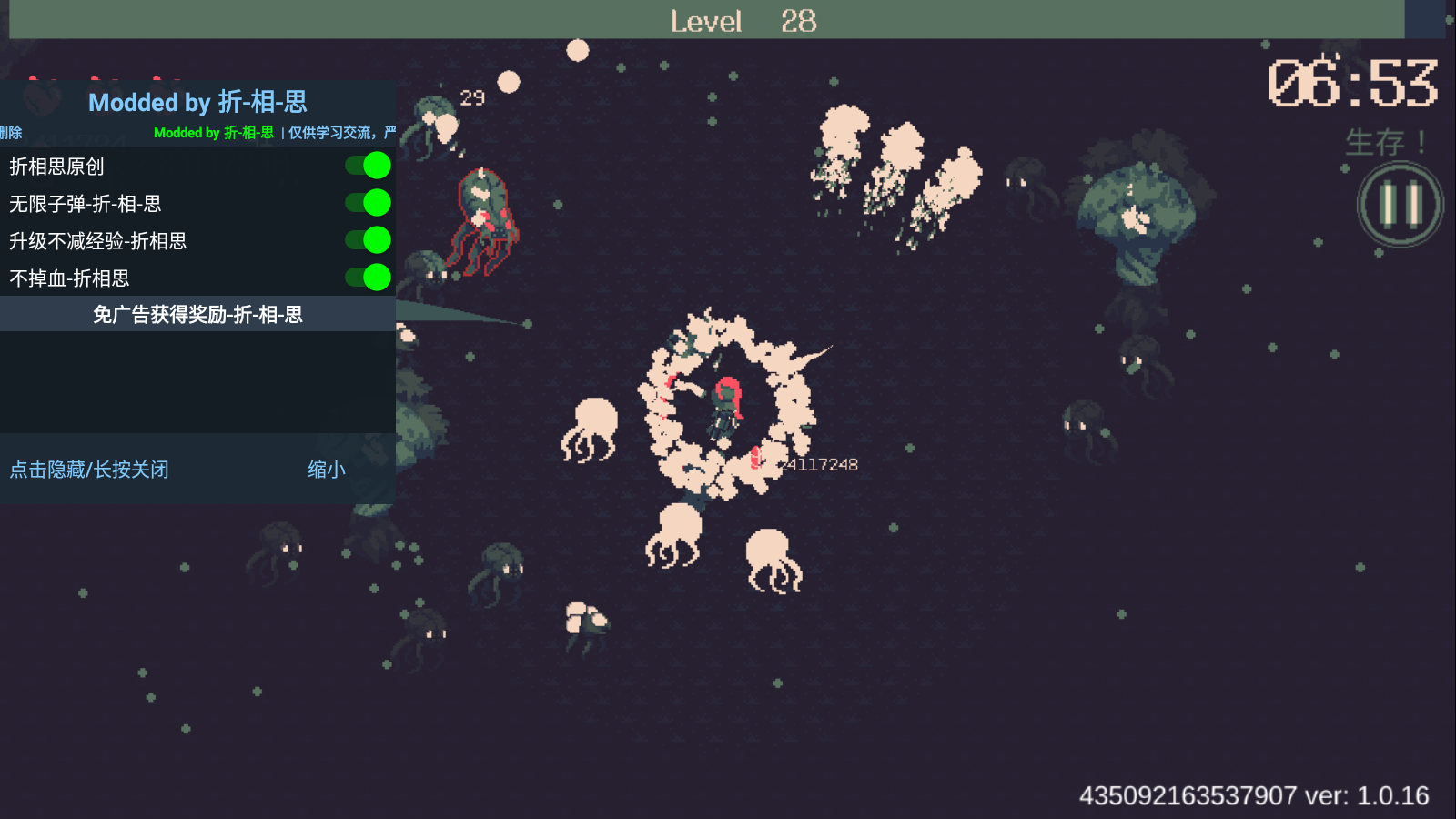Screen dimensions: 1456x819
Task: Pause the game with the pause button
Action: (1400, 204)
